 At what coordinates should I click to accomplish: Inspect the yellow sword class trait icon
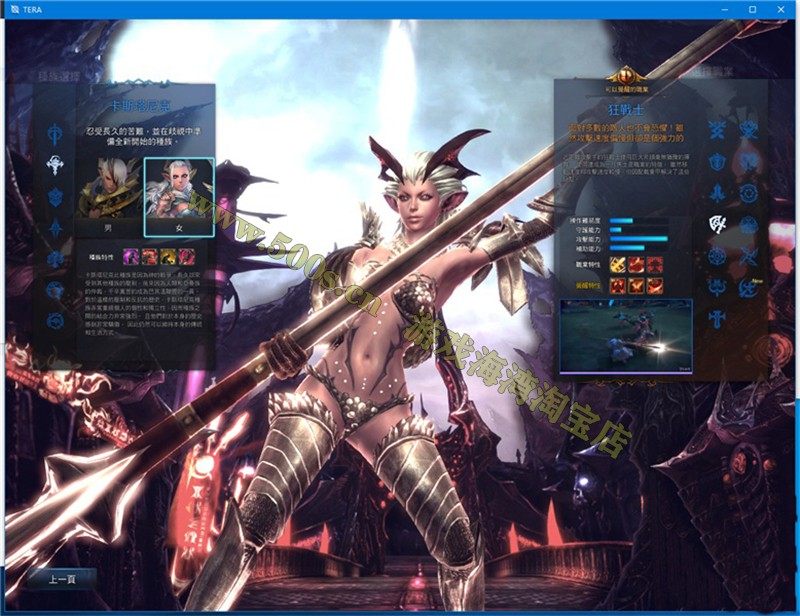617,265
